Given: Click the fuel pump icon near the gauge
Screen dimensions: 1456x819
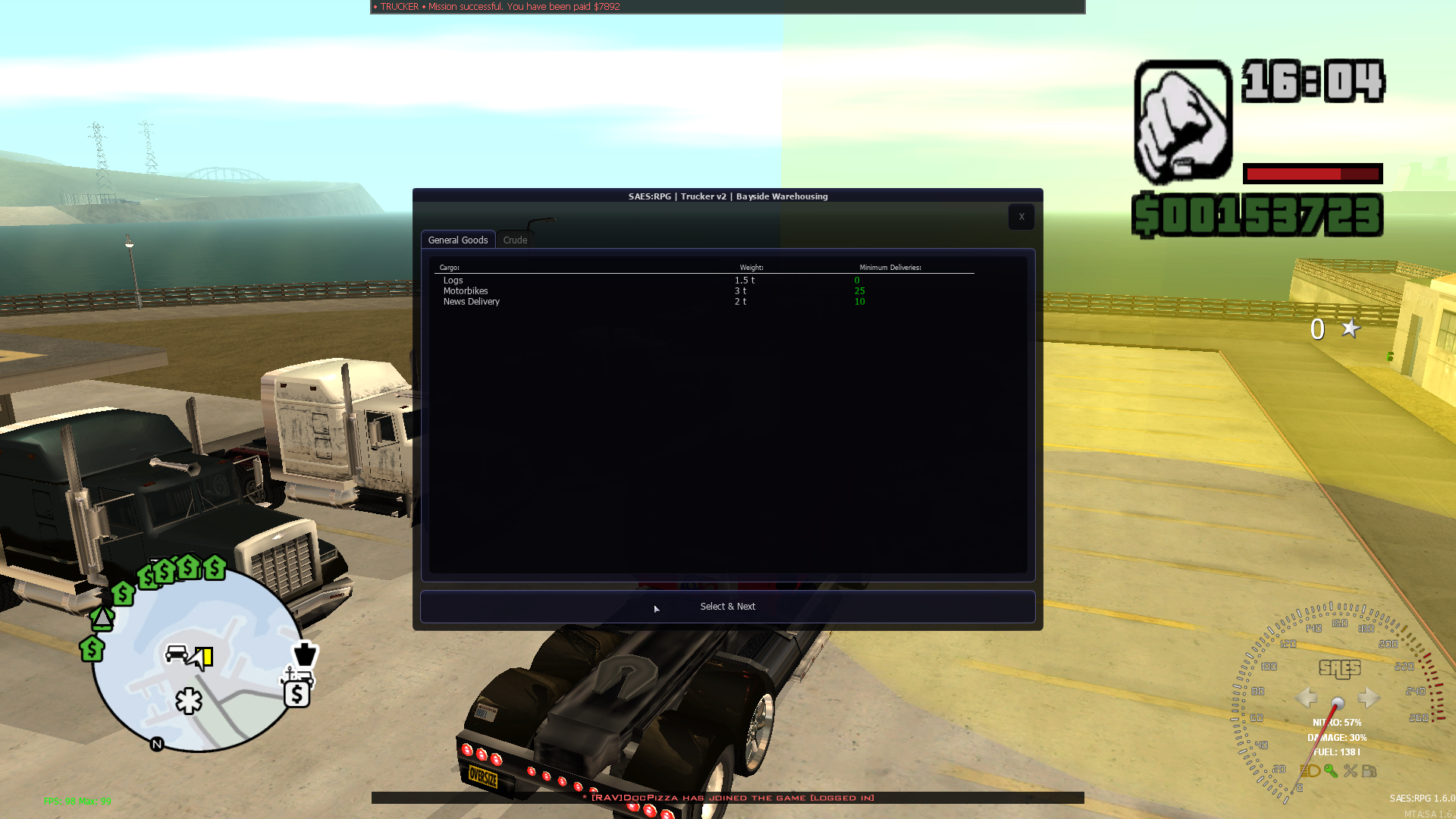Looking at the screenshot, I should click(x=1370, y=771).
